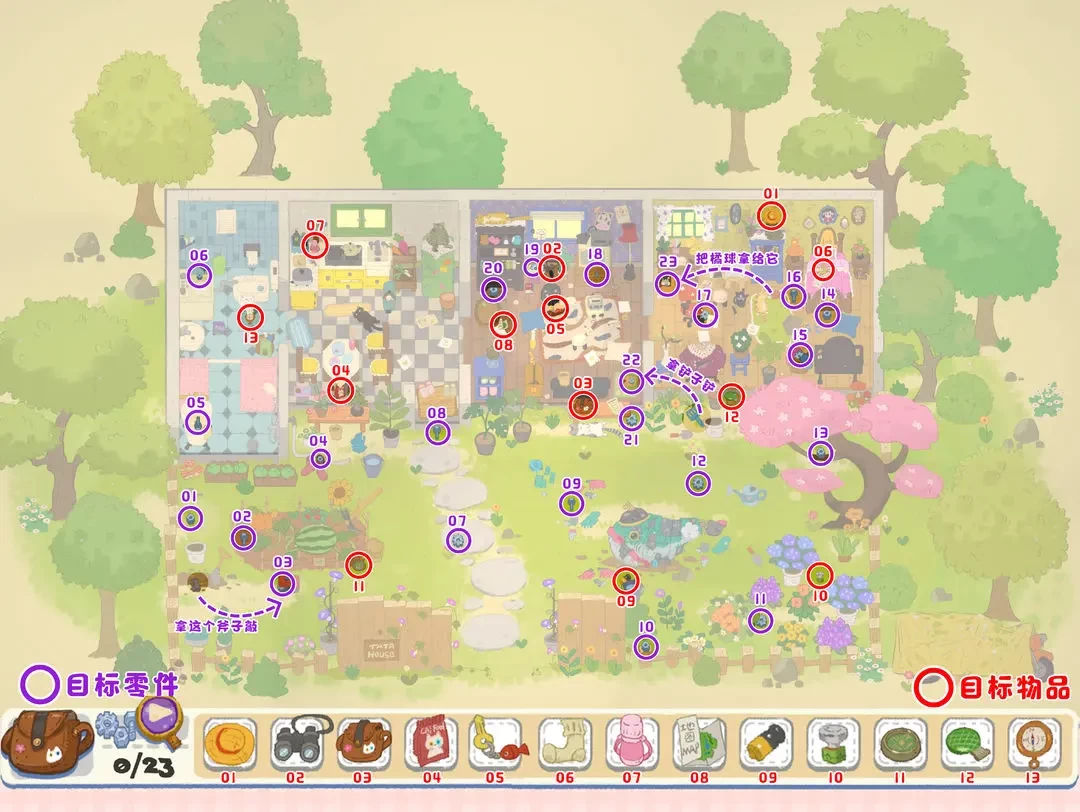The width and height of the screenshot is (1080, 812).
Task: Select the small brown backpack slot
Action: [363, 744]
